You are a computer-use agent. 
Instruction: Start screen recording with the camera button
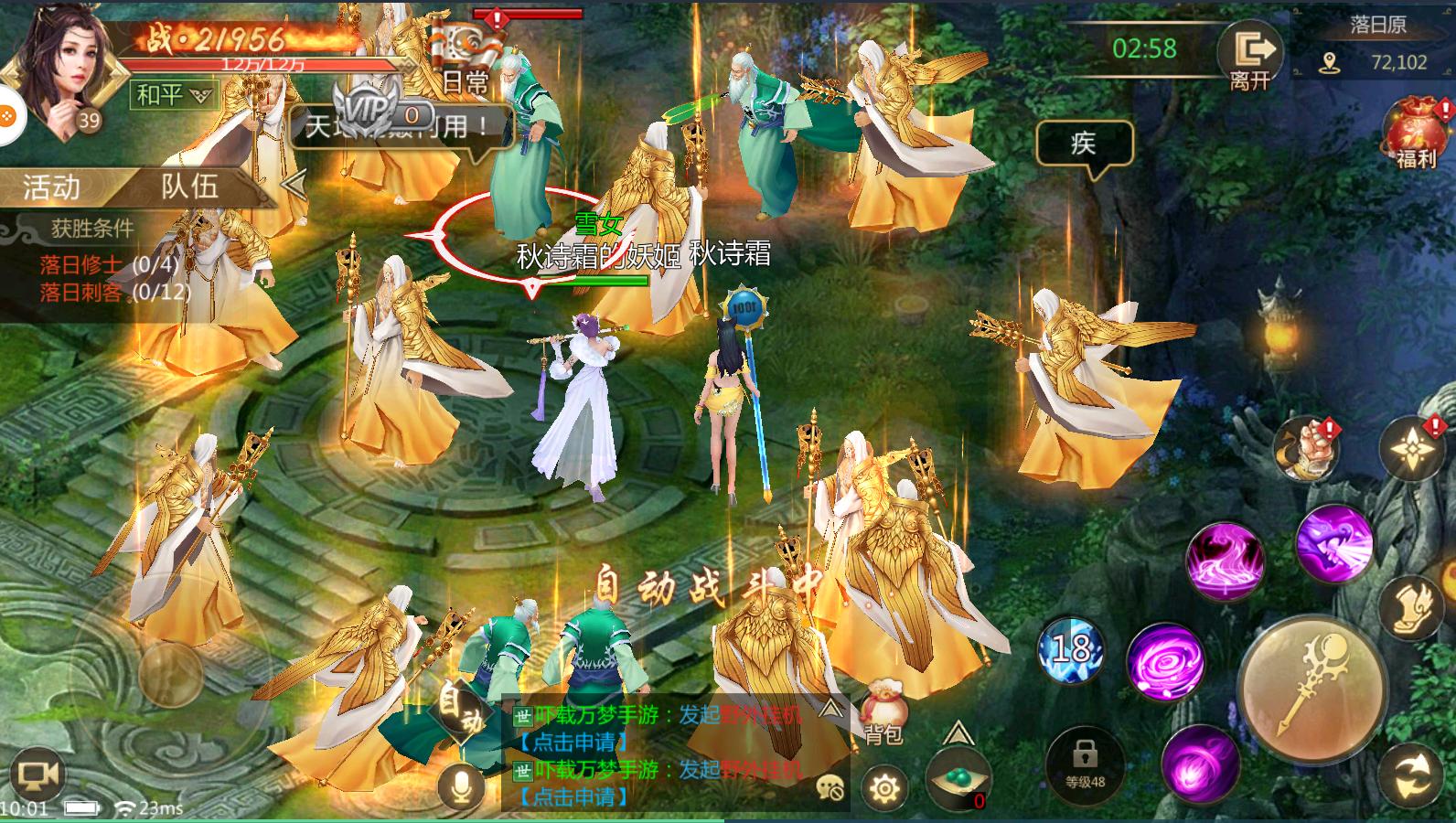coord(38,777)
